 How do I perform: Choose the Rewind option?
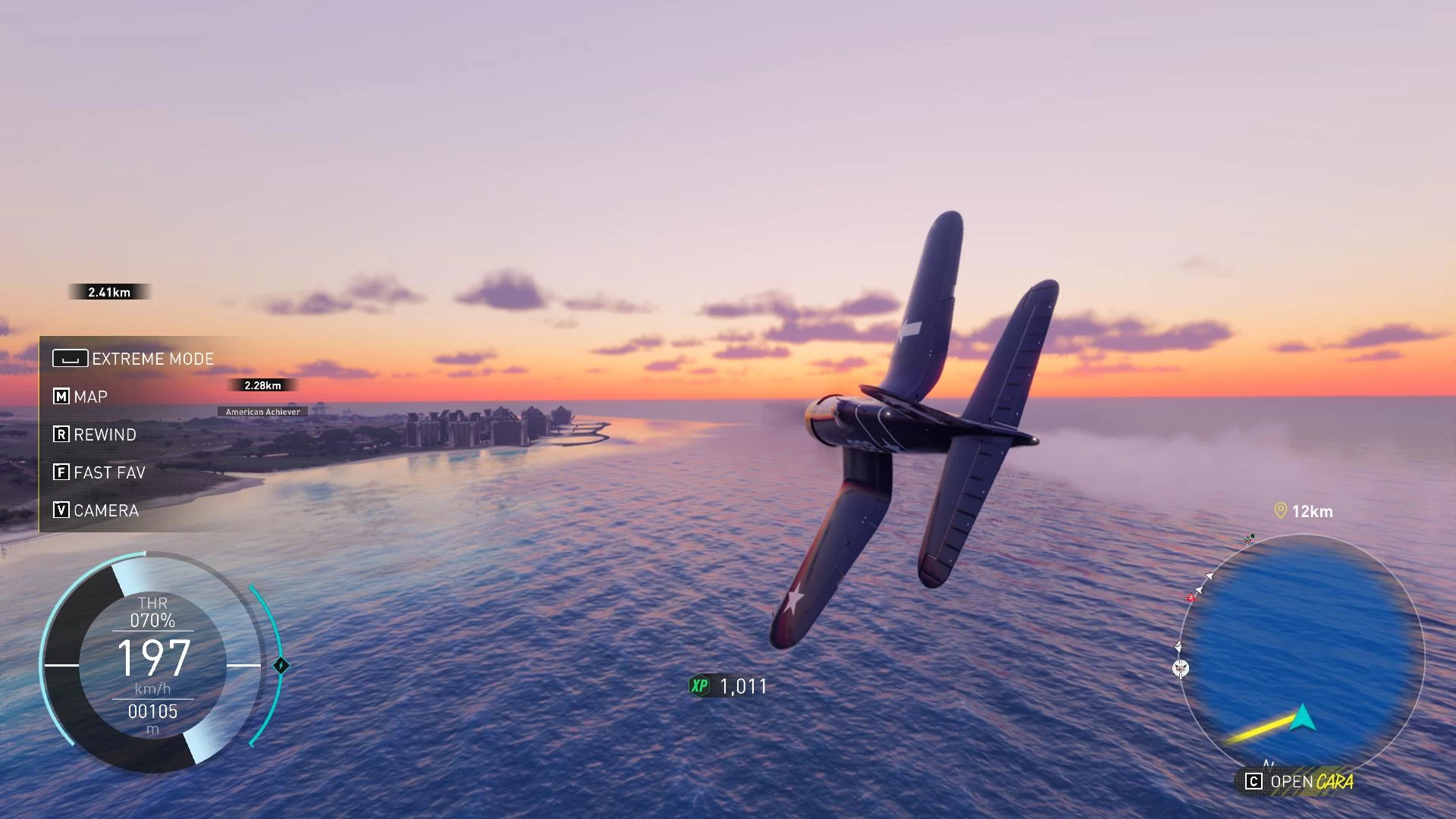point(95,435)
